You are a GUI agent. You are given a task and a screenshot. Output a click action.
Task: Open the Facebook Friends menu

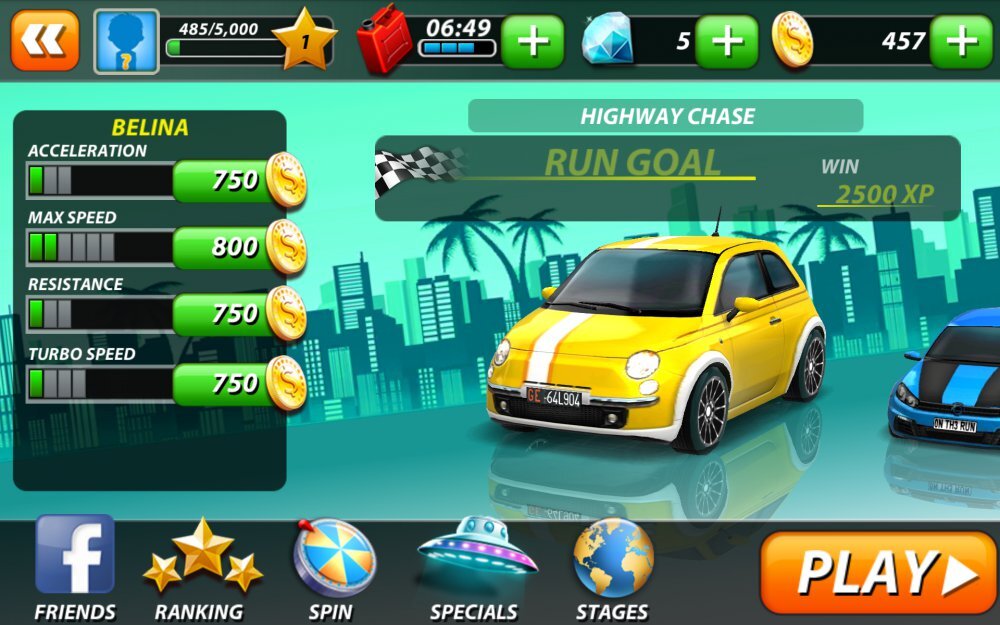point(75,567)
